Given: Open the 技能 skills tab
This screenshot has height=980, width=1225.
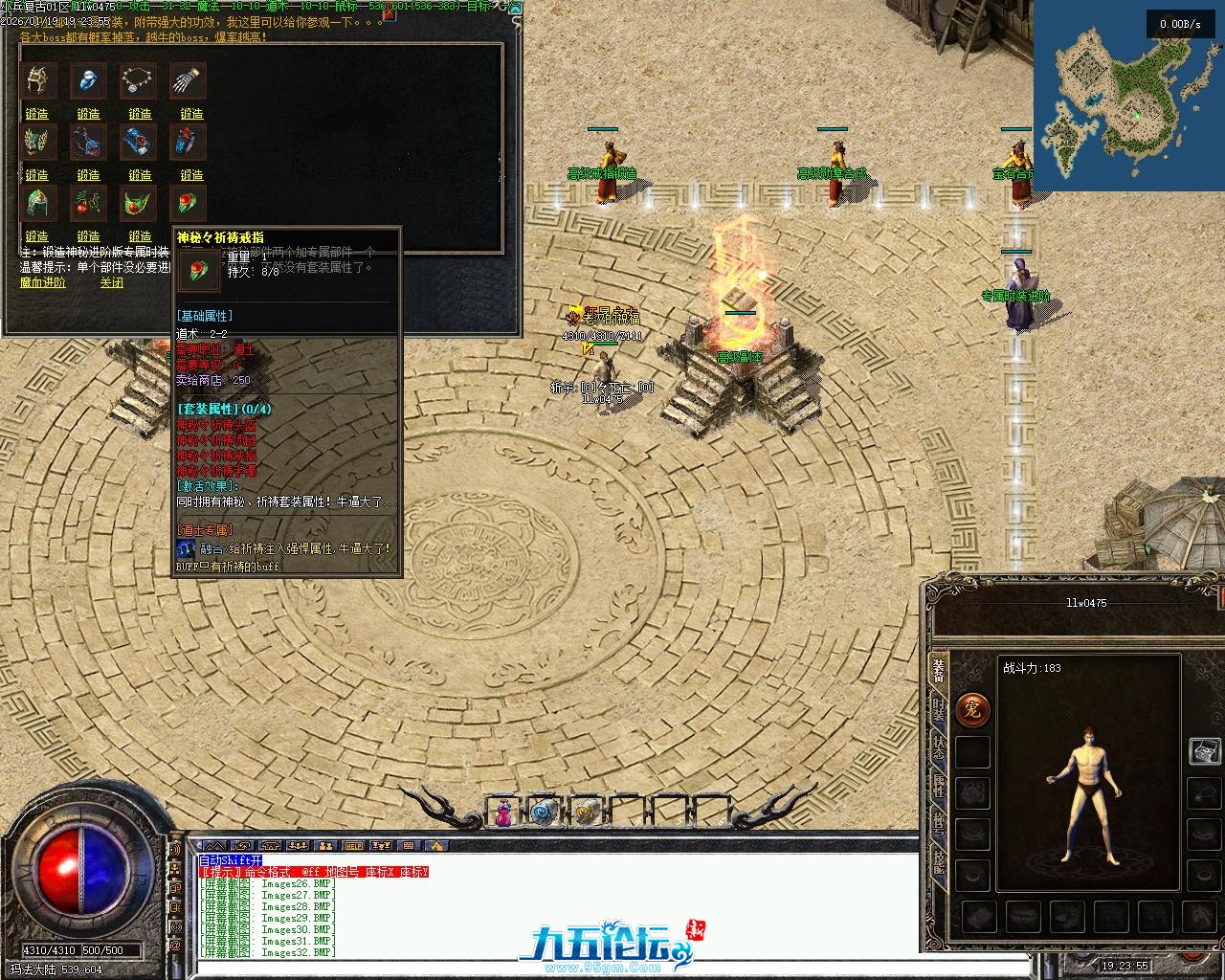Looking at the screenshot, I should point(938,862).
